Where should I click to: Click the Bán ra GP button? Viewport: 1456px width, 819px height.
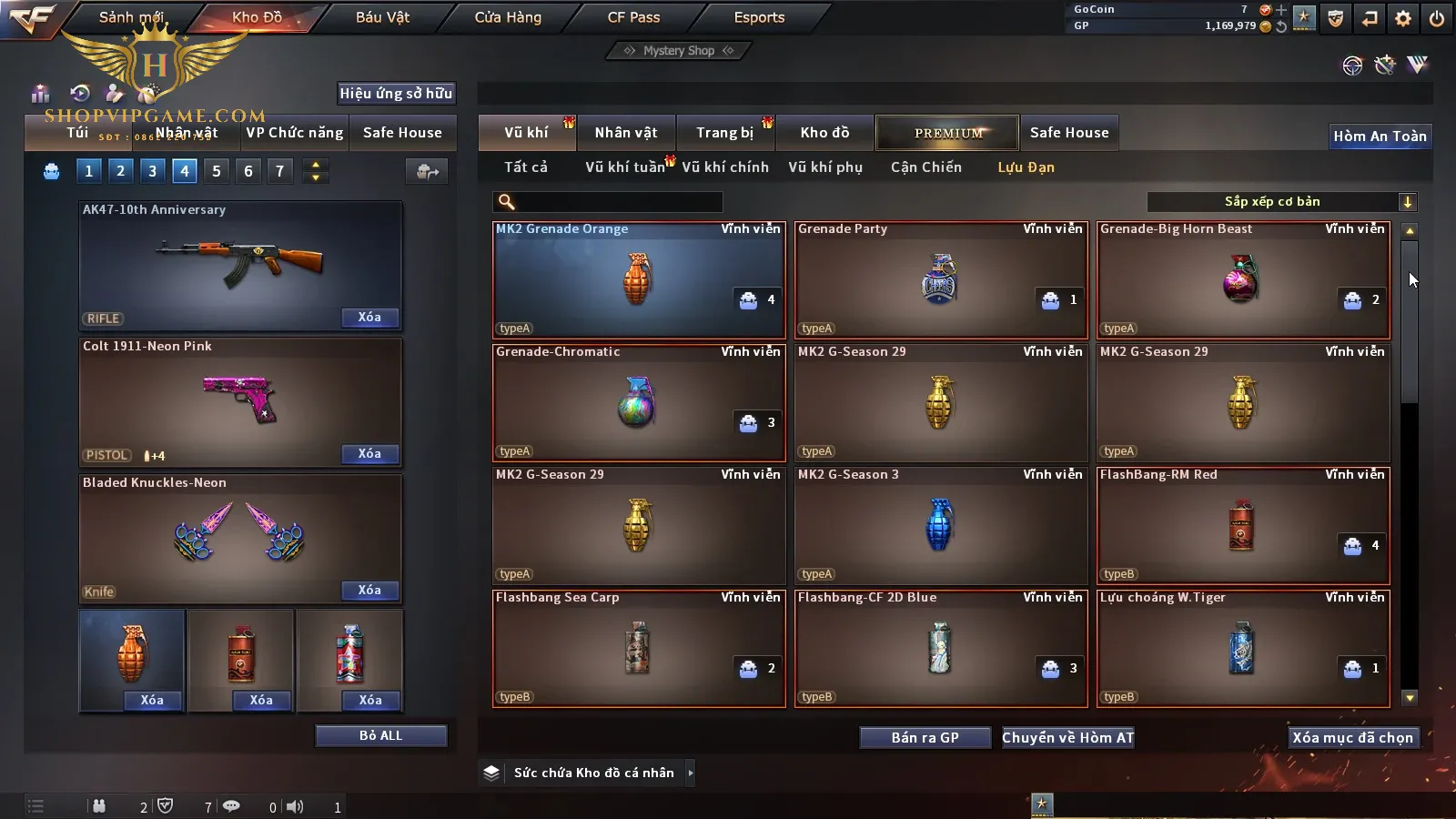925,738
